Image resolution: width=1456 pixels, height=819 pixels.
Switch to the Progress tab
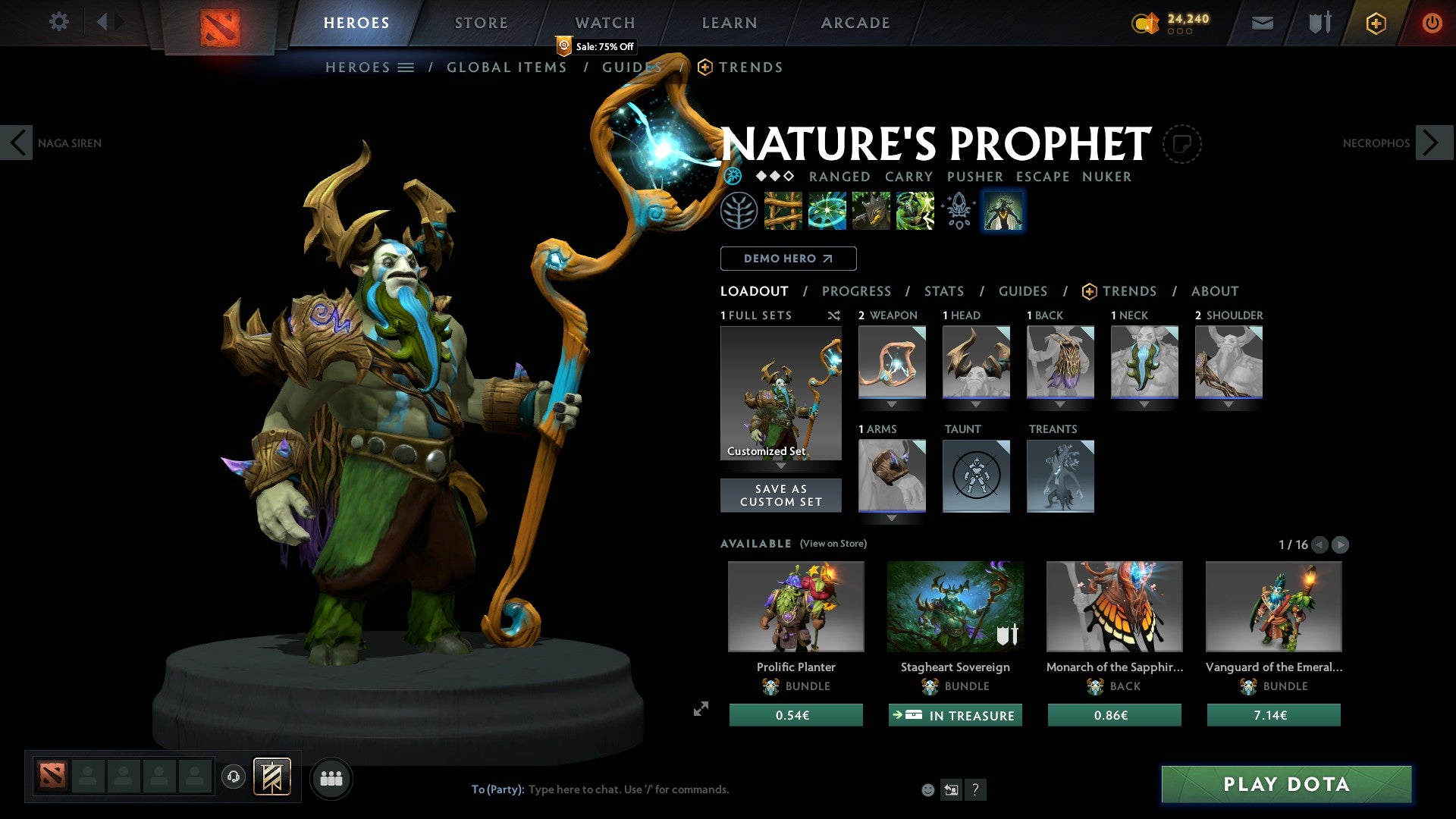[857, 291]
